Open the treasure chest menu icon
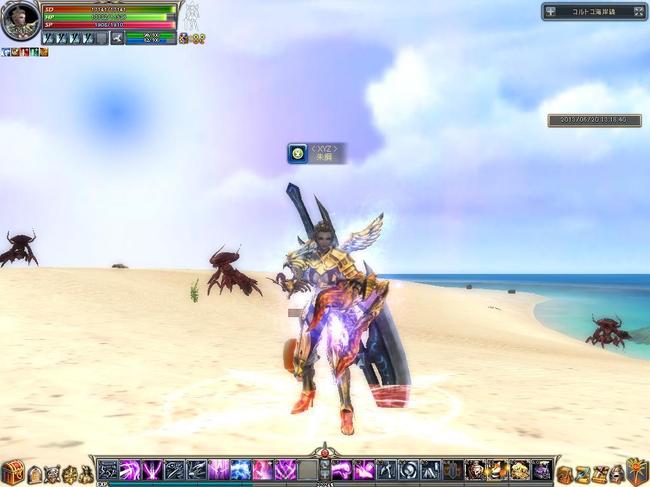650x487 pixels. point(12,472)
